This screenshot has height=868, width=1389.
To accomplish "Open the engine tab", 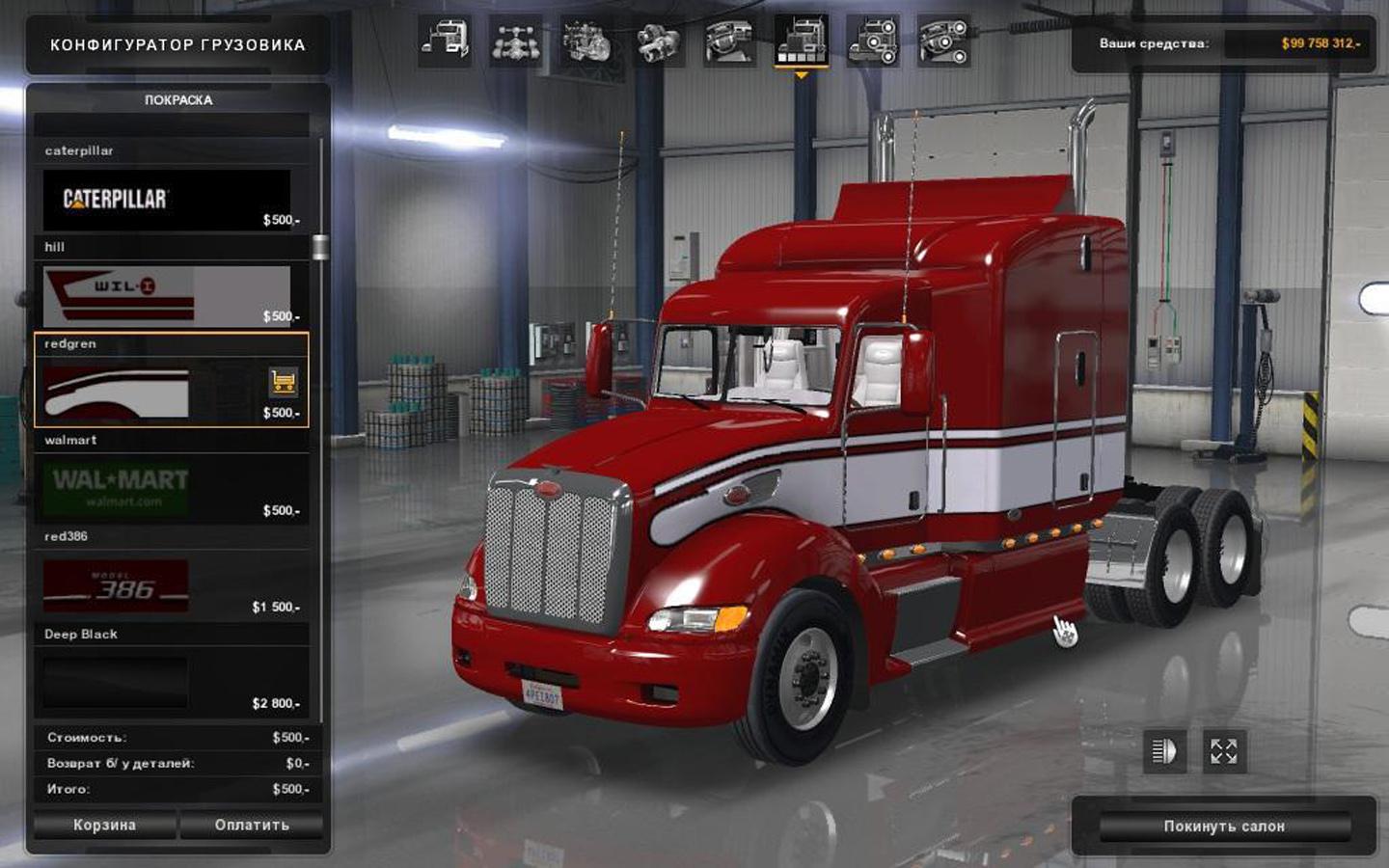I will (586, 41).
